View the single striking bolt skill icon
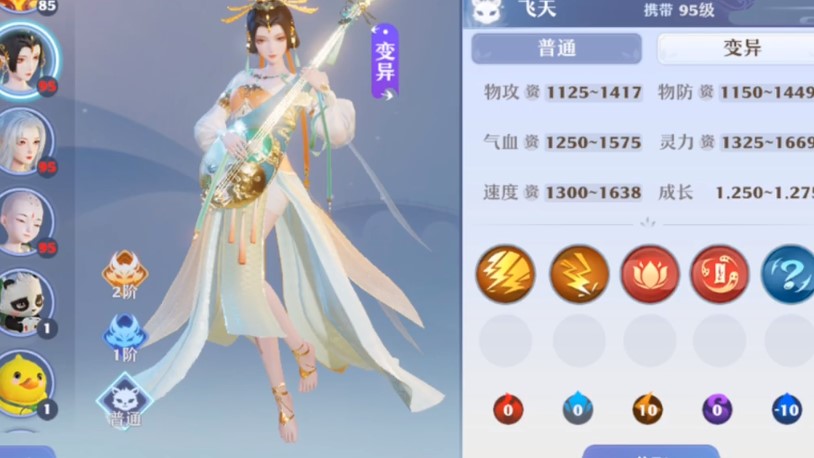814x458 pixels. (579, 274)
